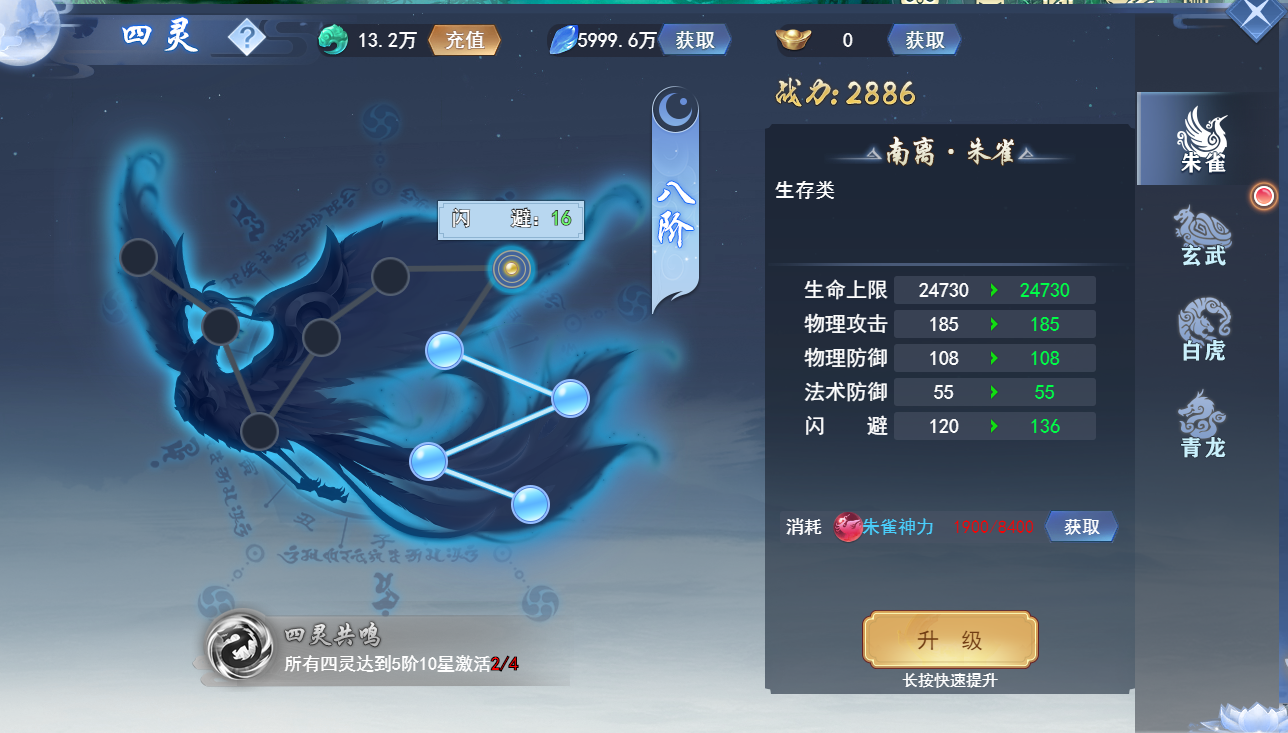Open the 白虎 tab
The width and height of the screenshot is (1288, 733).
[1202, 331]
